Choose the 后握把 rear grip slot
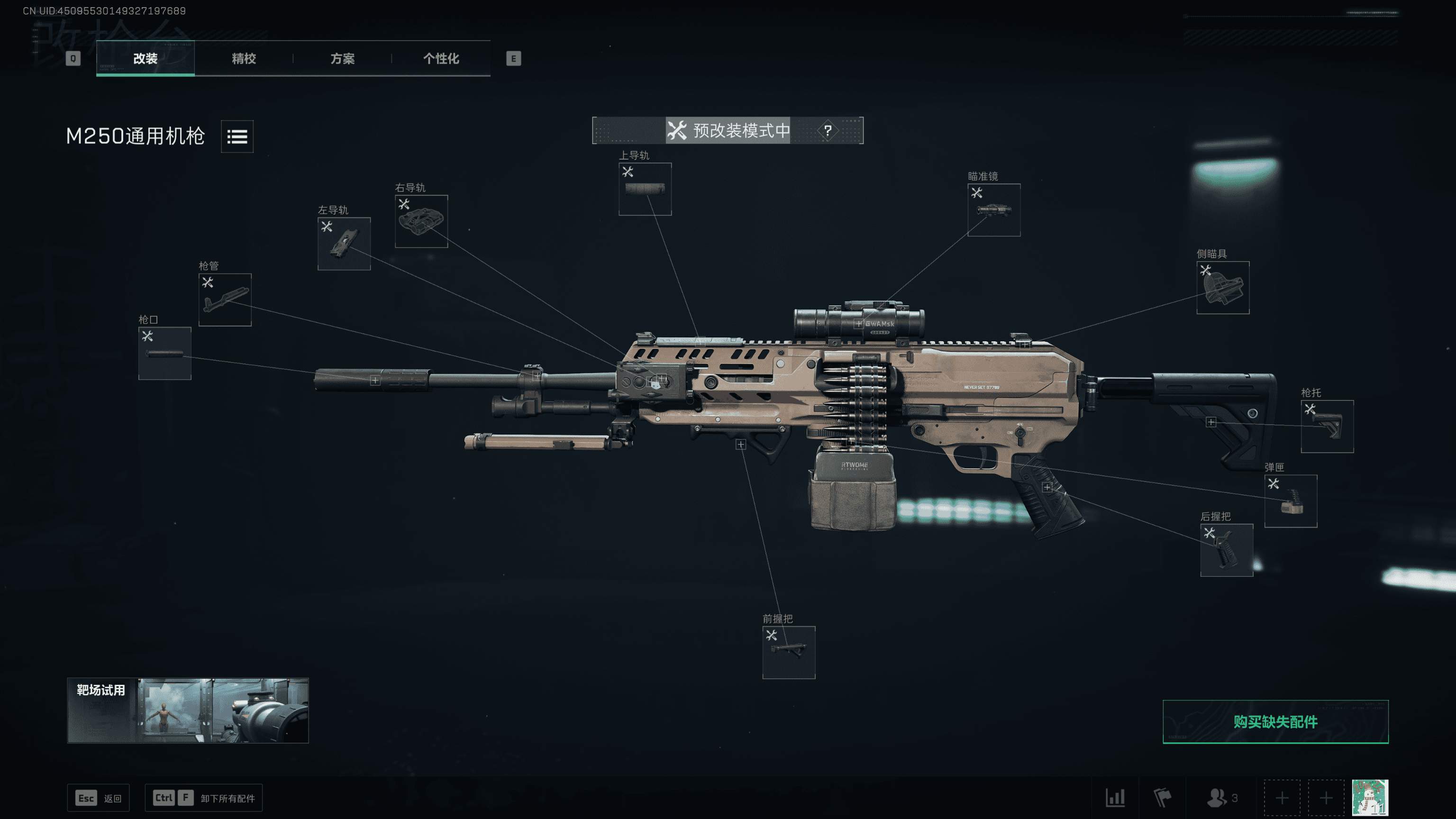 (1227, 550)
